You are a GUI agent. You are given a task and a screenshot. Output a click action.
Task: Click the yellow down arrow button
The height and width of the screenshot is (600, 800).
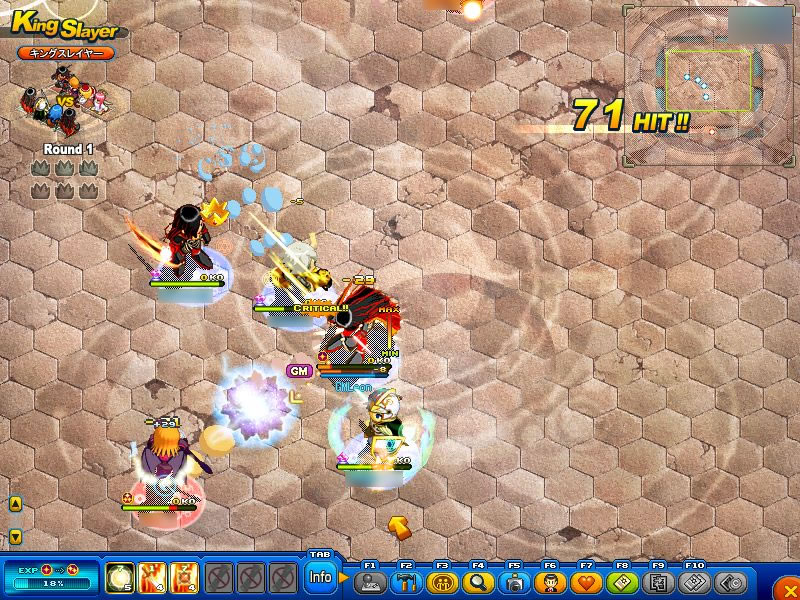pyautogui.click(x=15, y=537)
